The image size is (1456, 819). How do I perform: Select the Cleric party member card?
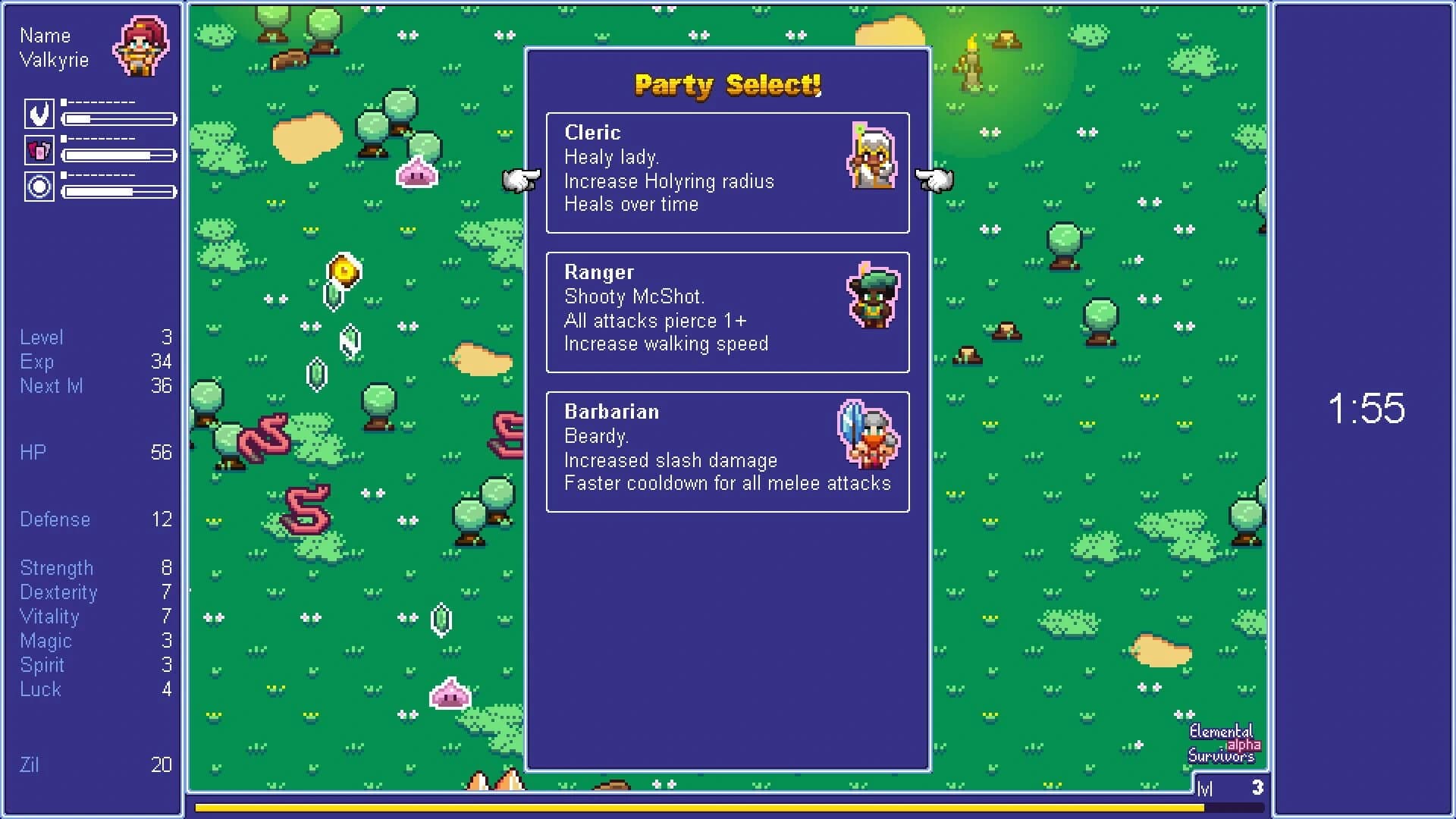(x=727, y=173)
